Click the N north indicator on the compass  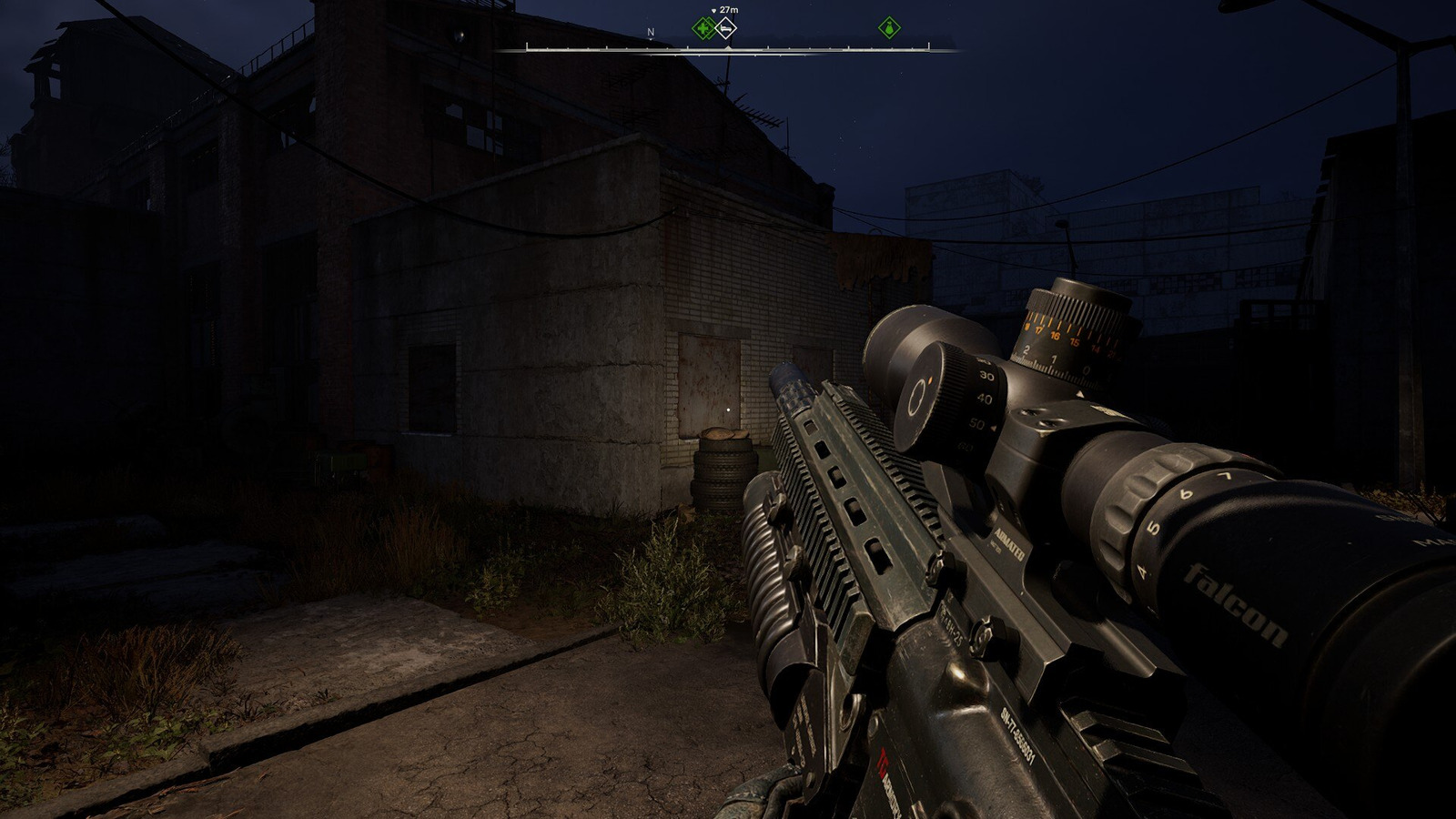[x=650, y=32]
